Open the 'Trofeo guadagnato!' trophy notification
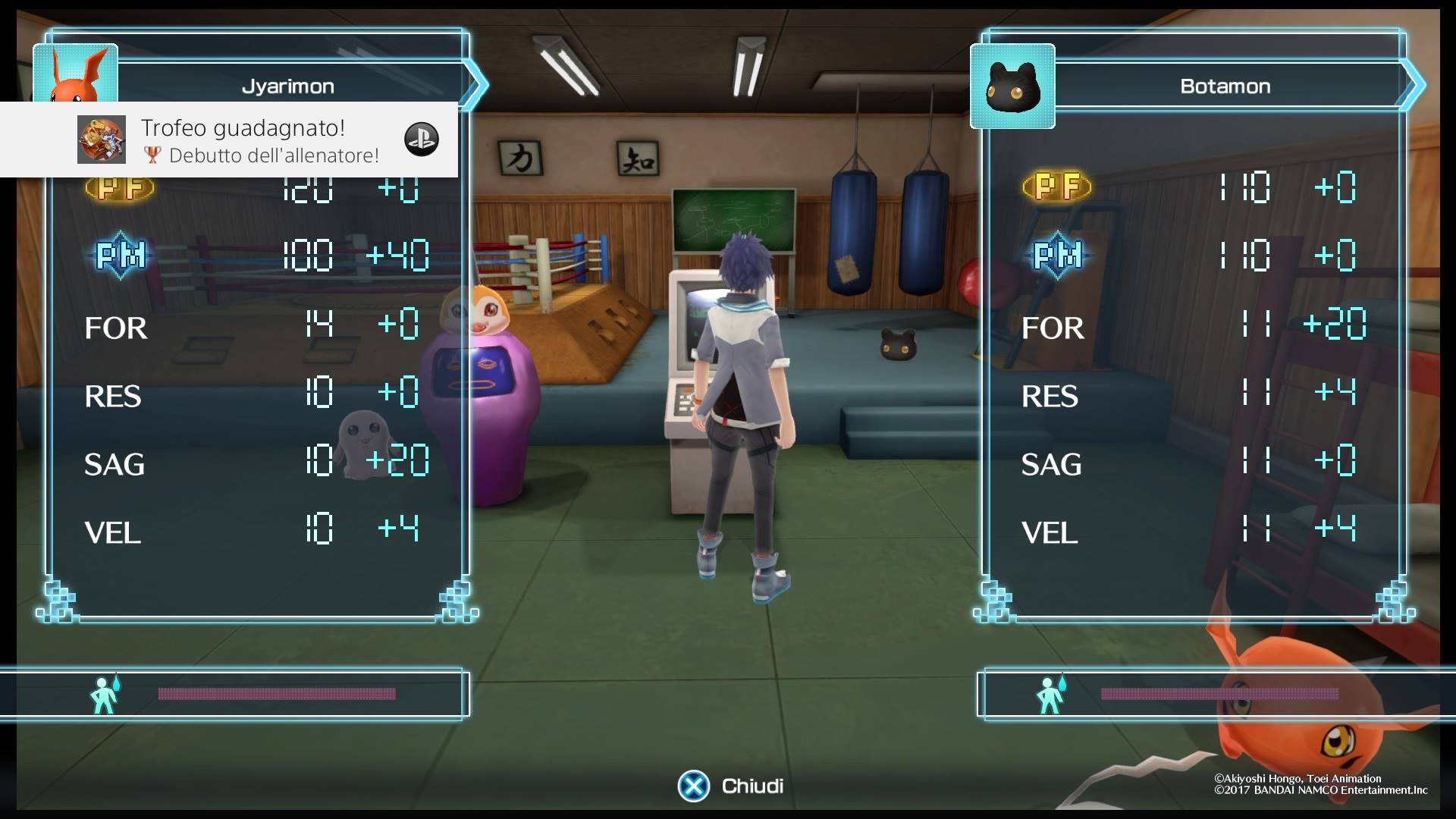The width and height of the screenshot is (1456, 819). pos(243,140)
